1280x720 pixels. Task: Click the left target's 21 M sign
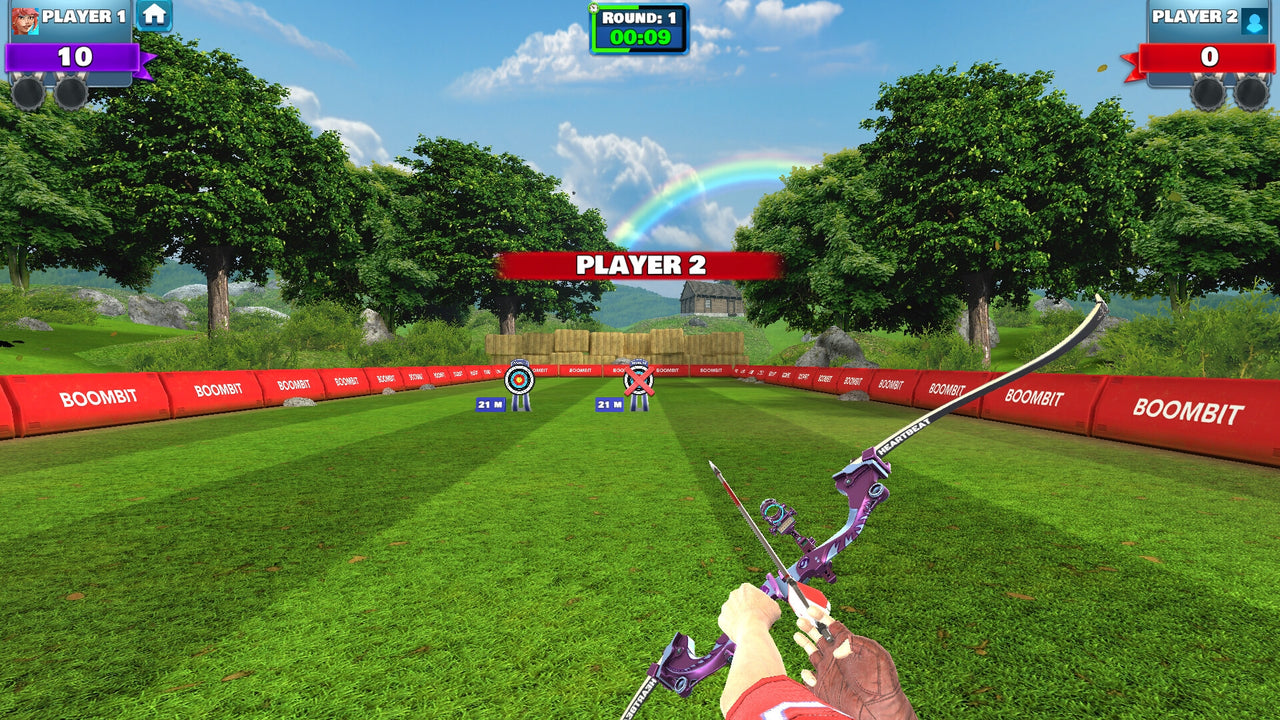pyautogui.click(x=492, y=403)
